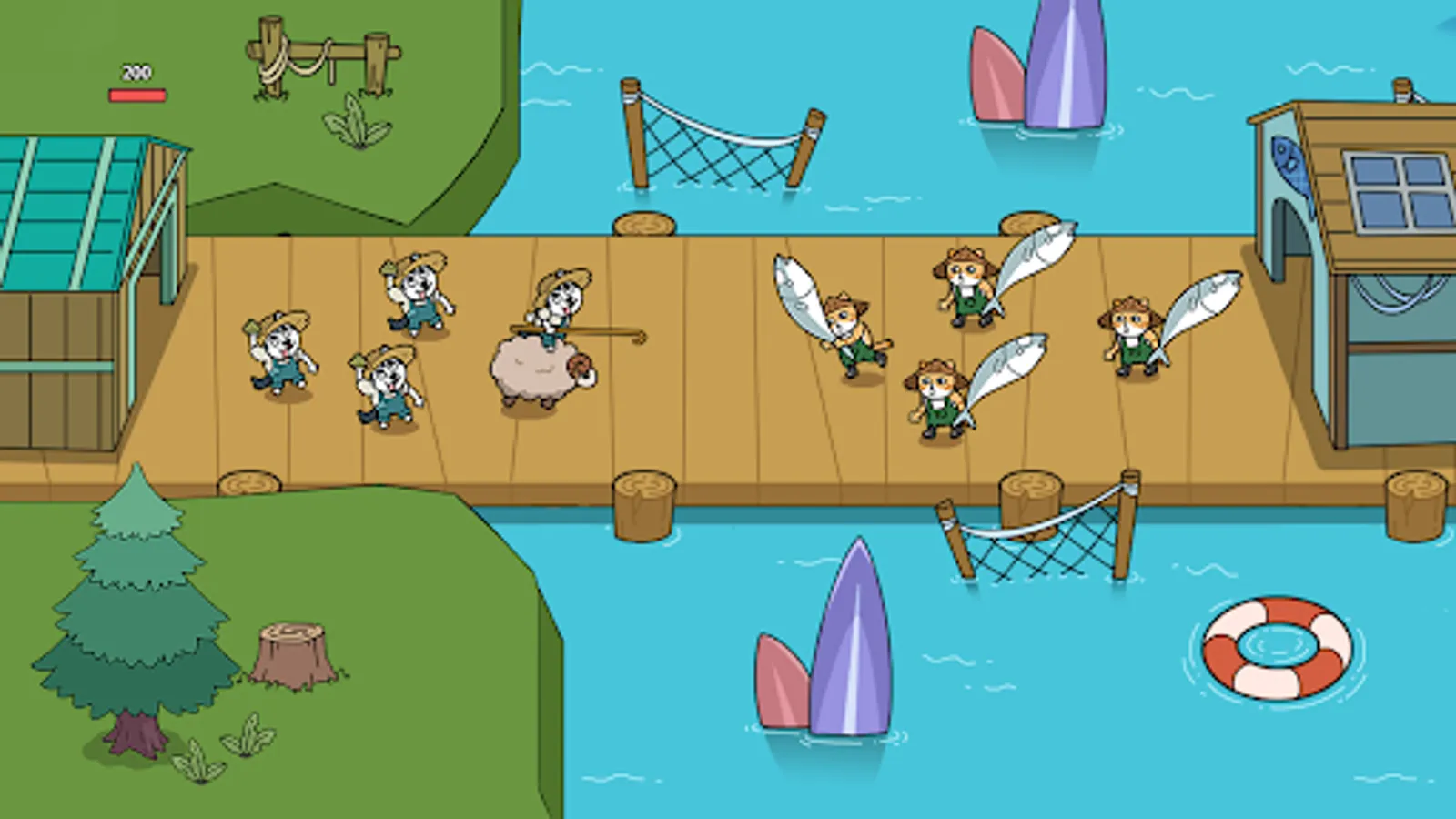1456x819 pixels.
Task: Open the fish sign on the blue house
Action: tap(1290, 164)
